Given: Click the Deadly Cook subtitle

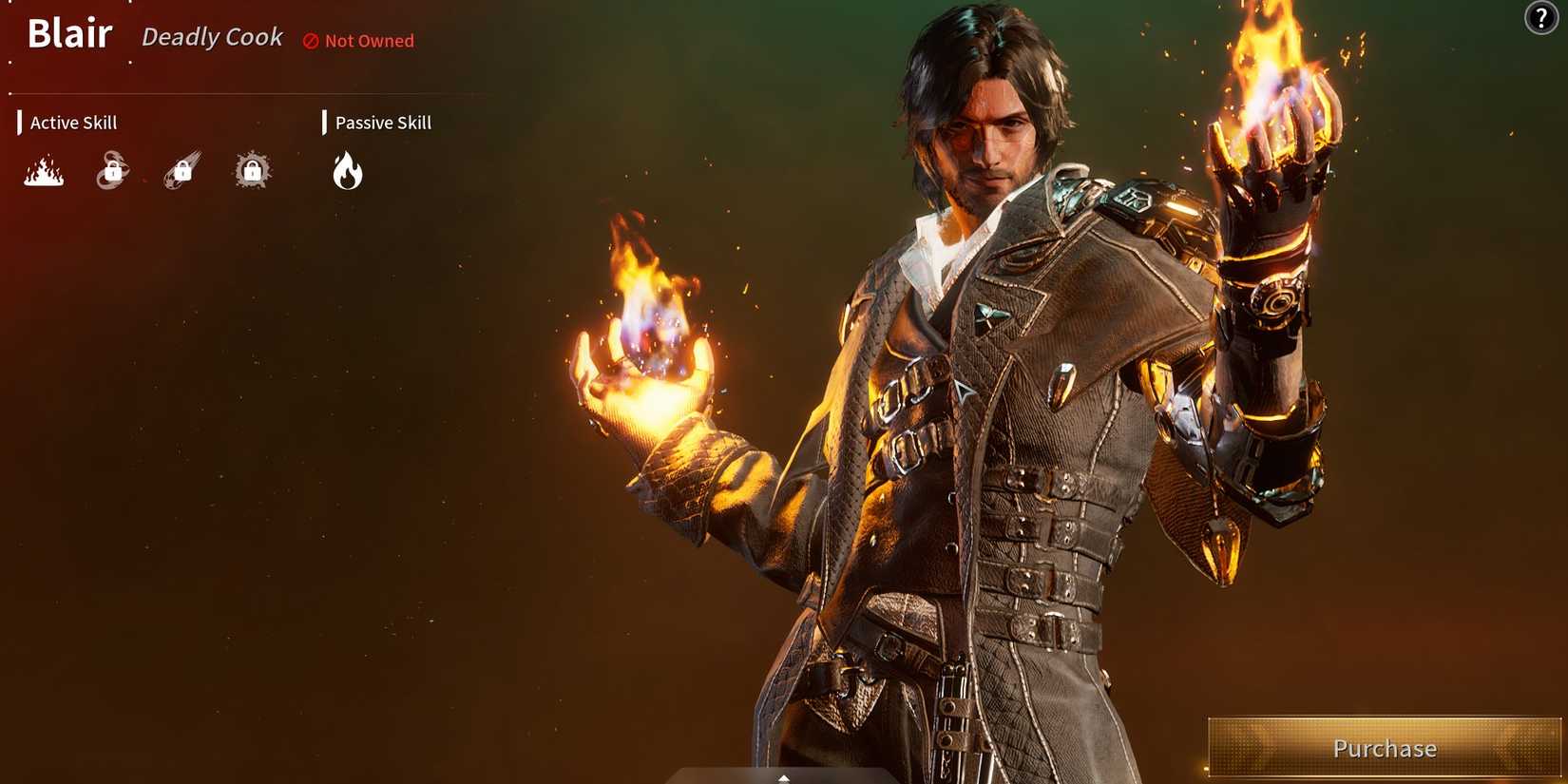Looking at the screenshot, I should pos(212,37).
